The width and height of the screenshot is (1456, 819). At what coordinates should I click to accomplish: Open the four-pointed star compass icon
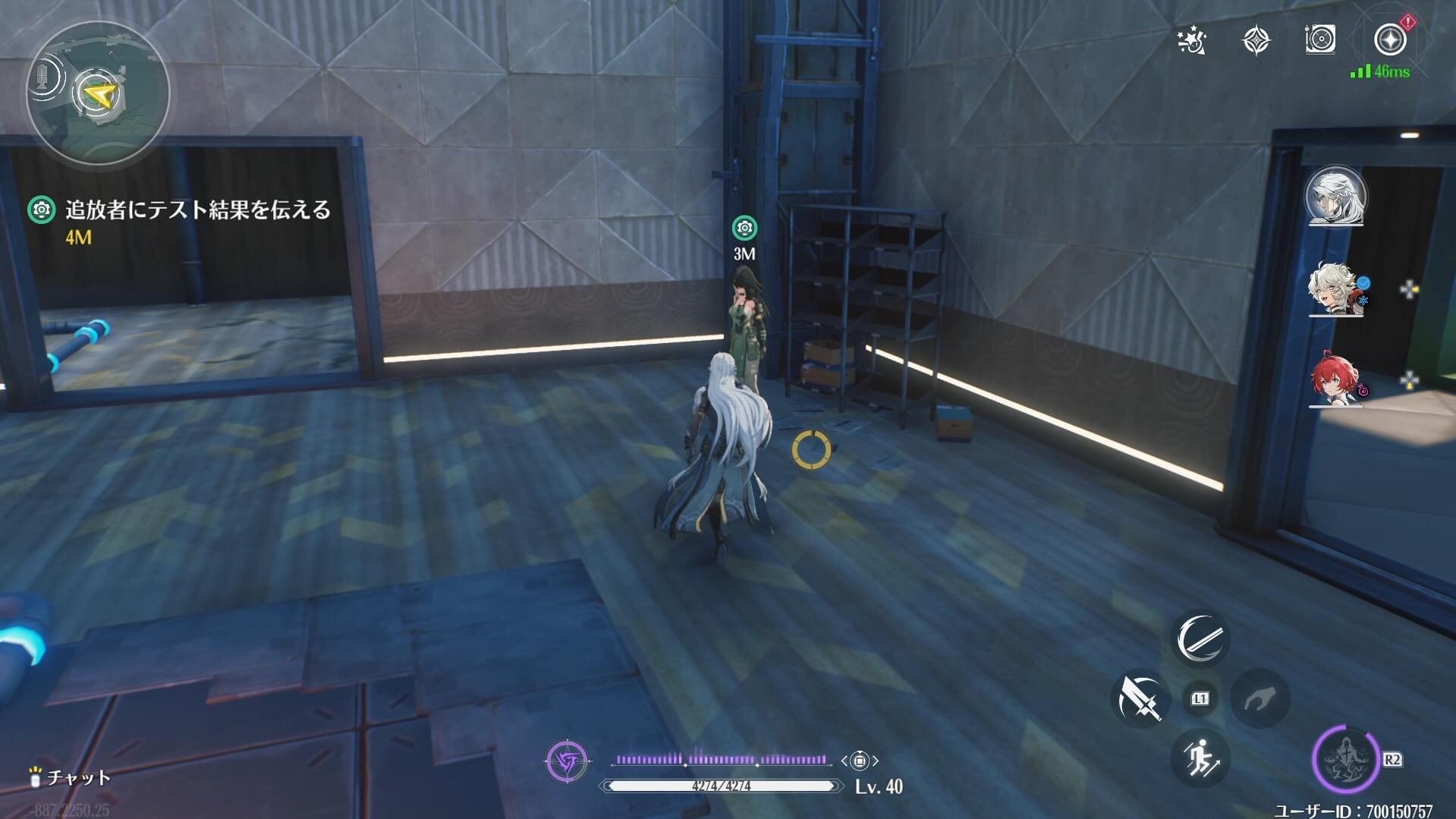(1256, 41)
